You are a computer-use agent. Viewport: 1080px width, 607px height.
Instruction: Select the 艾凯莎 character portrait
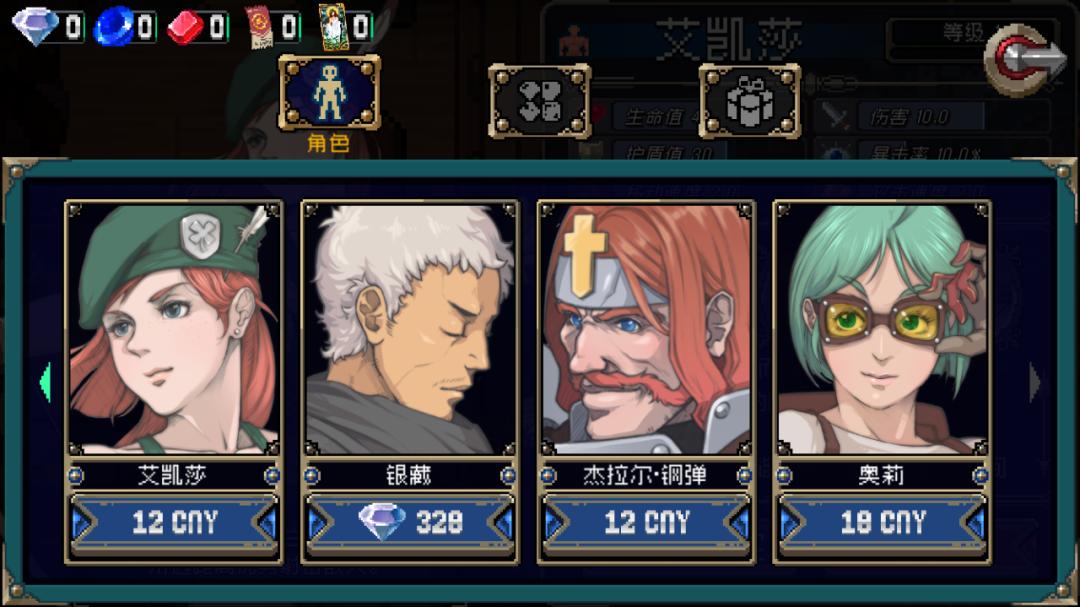pos(174,328)
